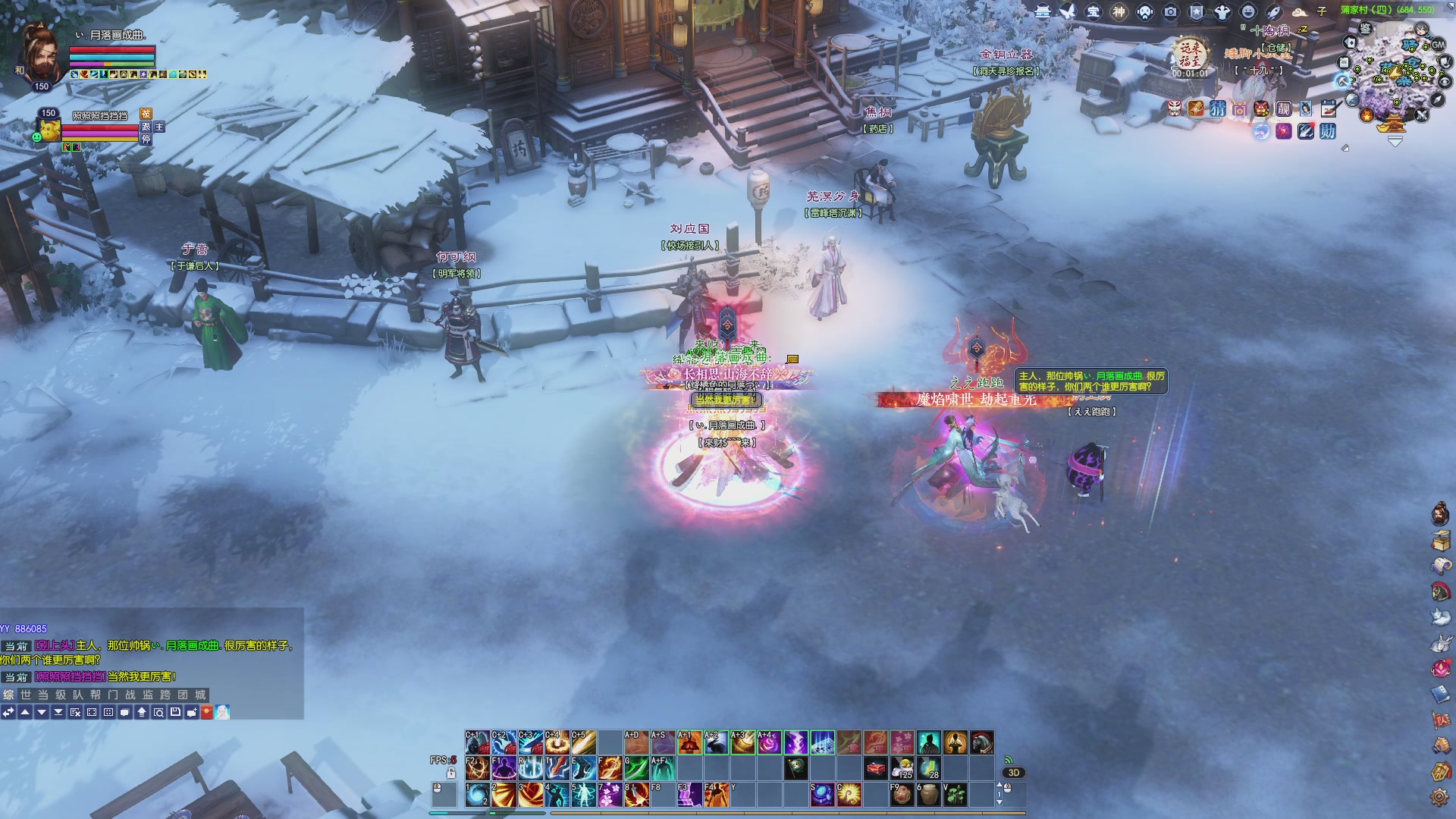Trigger the fire pillar skill on C+4
The height and width of the screenshot is (819, 1456).
(x=556, y=742)
